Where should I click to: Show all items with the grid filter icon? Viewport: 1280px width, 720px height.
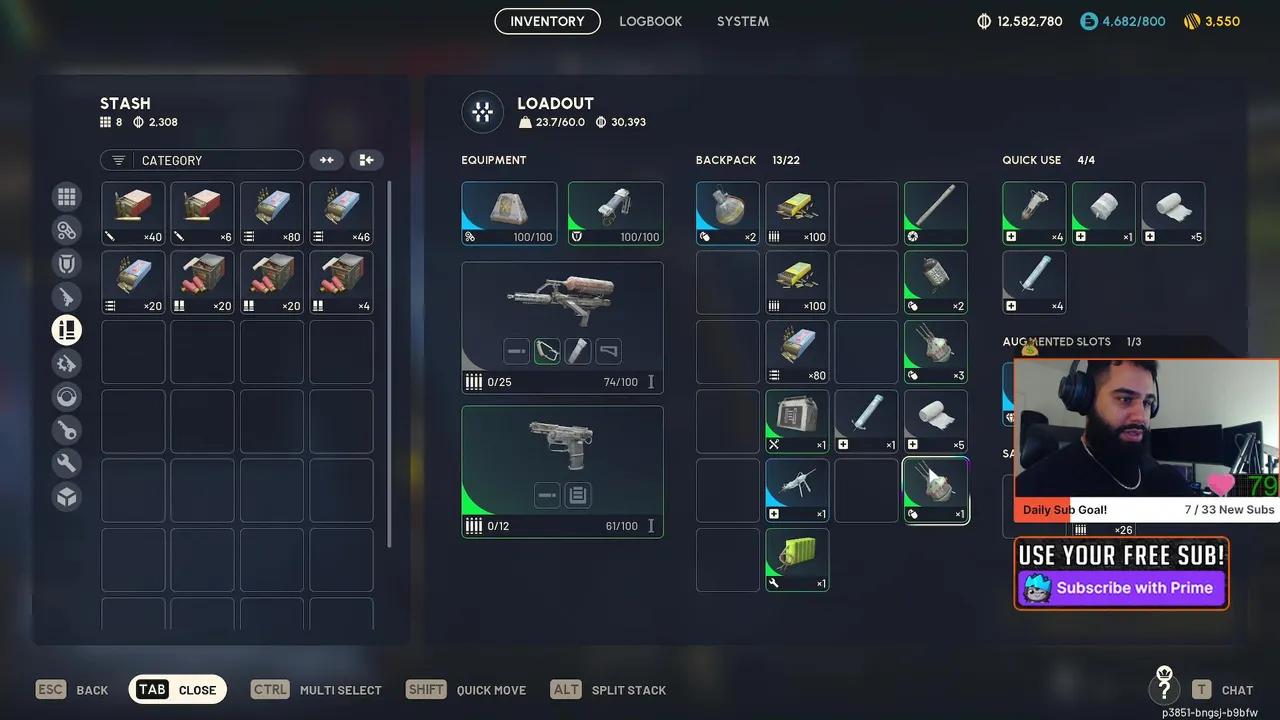[x=67, y=197]
